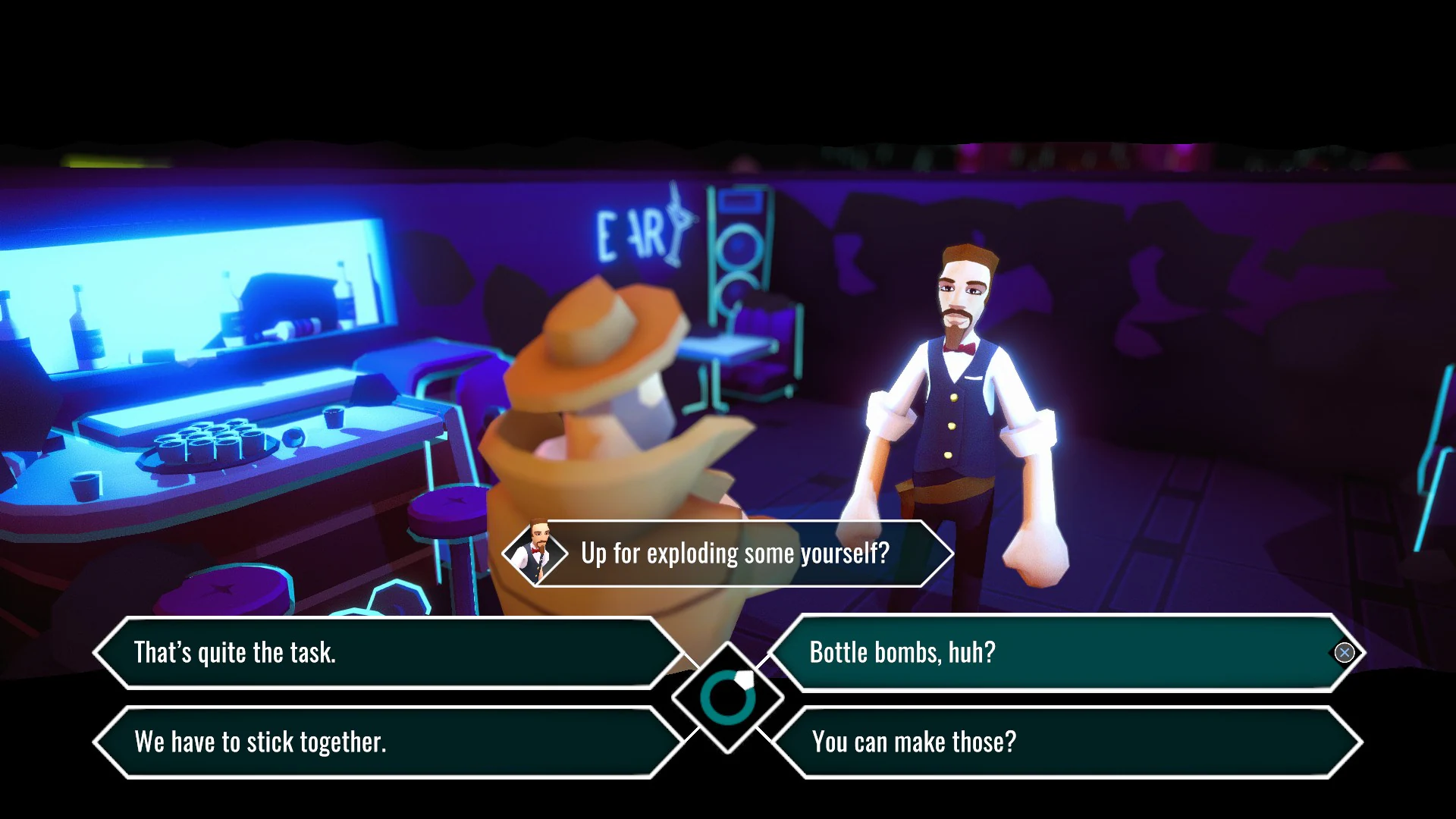Click the dialogue line 'Up for exploding some yourself?'
Image resolution: width=1456 pixels, height=819 pixels.
click(734, 553)
